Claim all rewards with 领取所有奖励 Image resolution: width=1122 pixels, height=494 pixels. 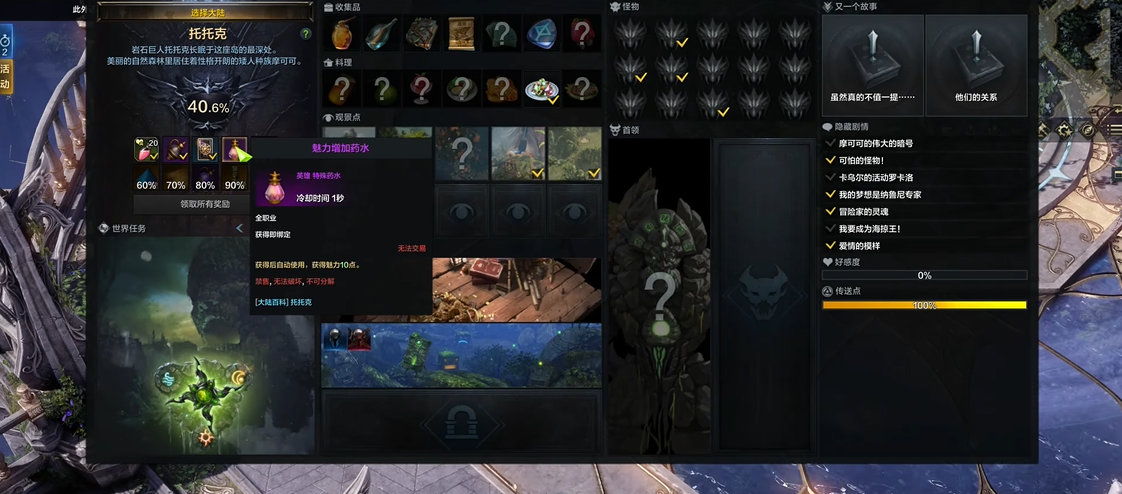point(205,204)
